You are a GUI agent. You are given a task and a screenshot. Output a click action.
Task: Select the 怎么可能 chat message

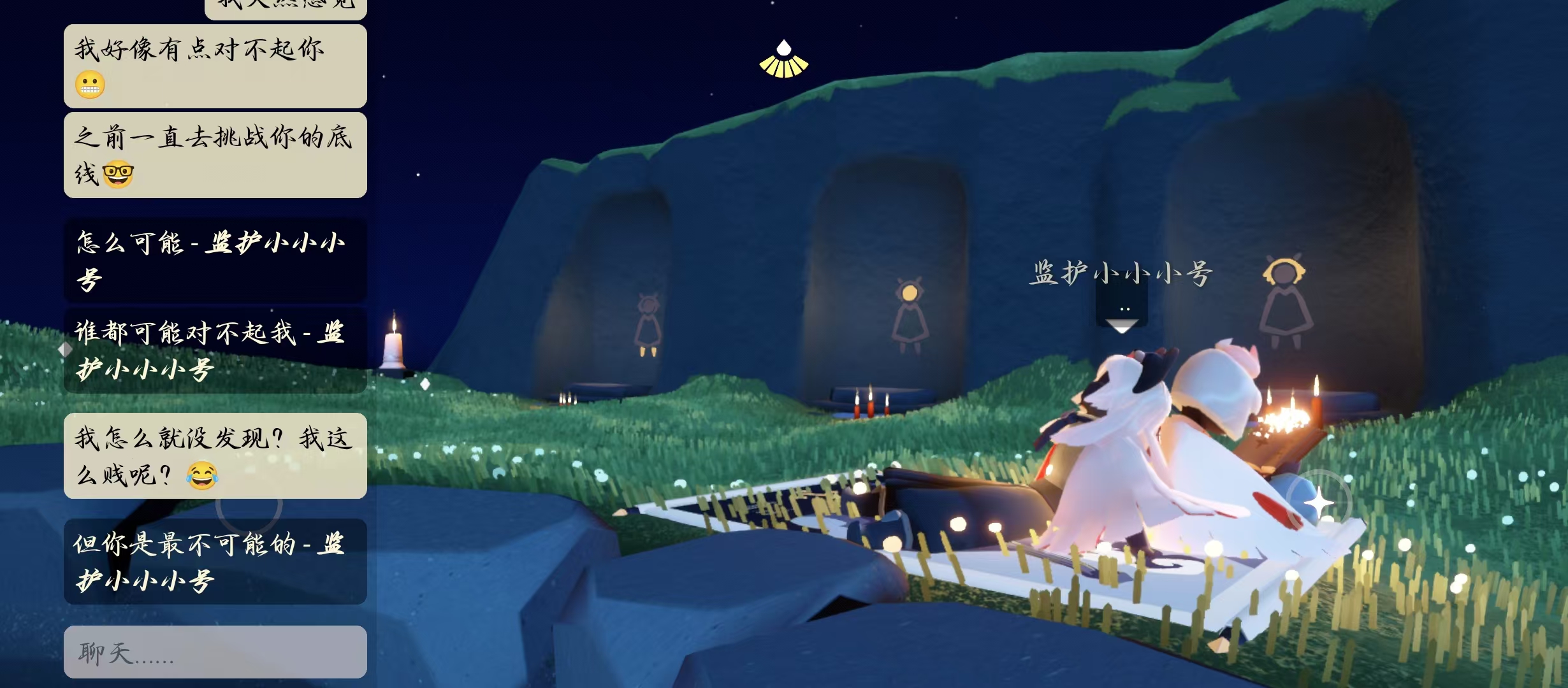[215, 260]
